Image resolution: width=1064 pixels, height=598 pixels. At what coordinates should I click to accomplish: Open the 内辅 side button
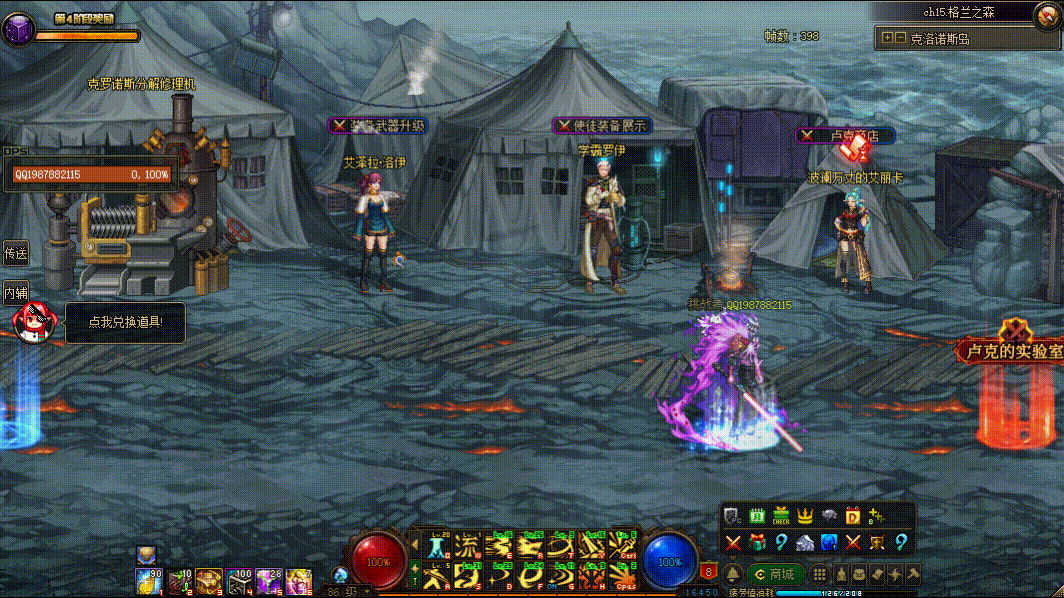tap(15, 293)
